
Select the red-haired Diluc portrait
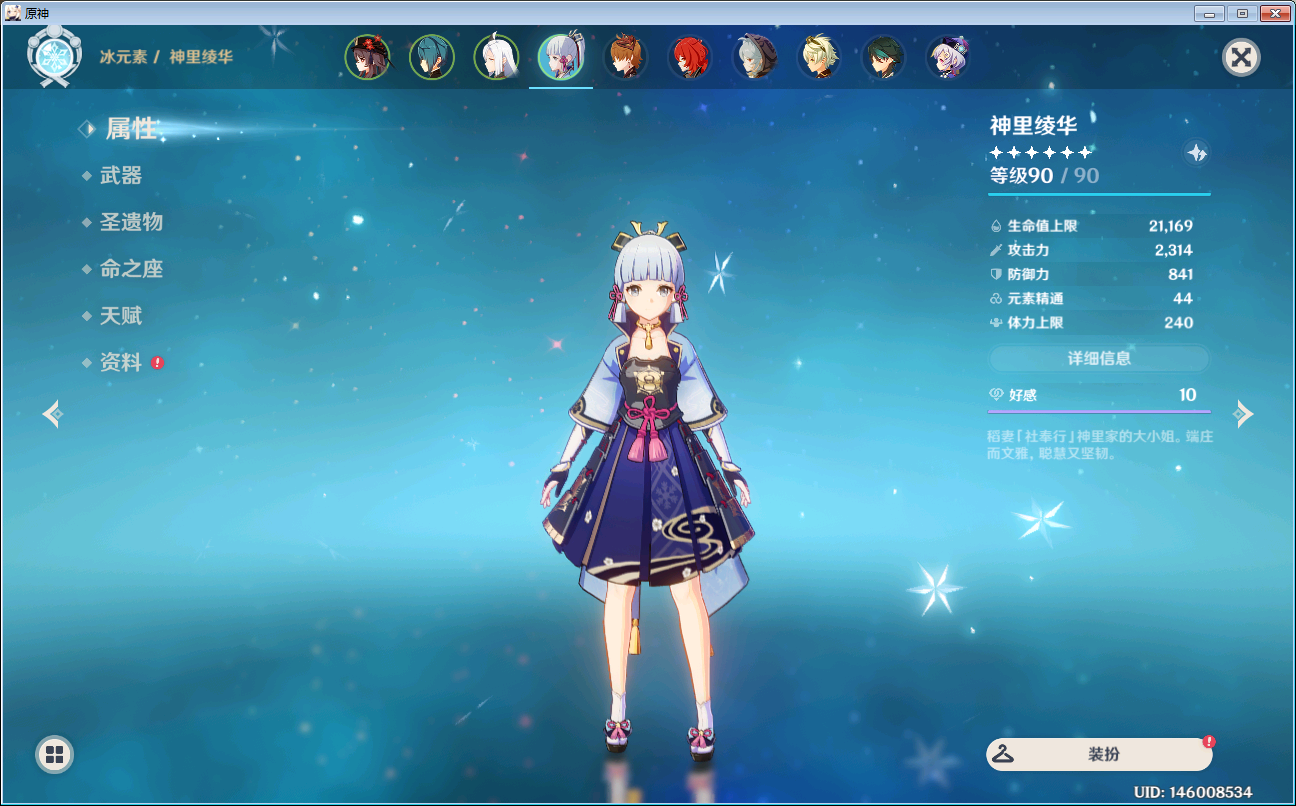(x=690, y=57)
